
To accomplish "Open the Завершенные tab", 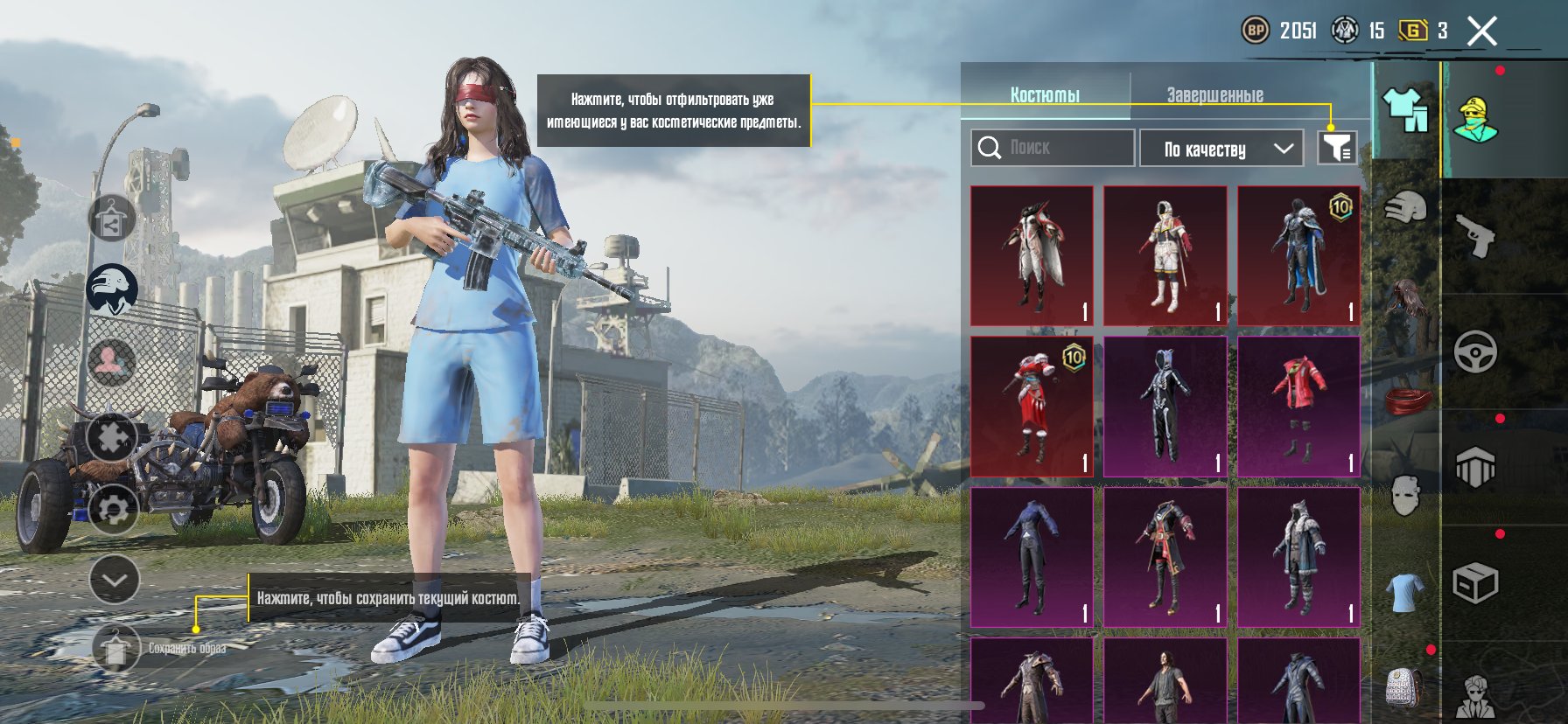I will [1214, 94].
